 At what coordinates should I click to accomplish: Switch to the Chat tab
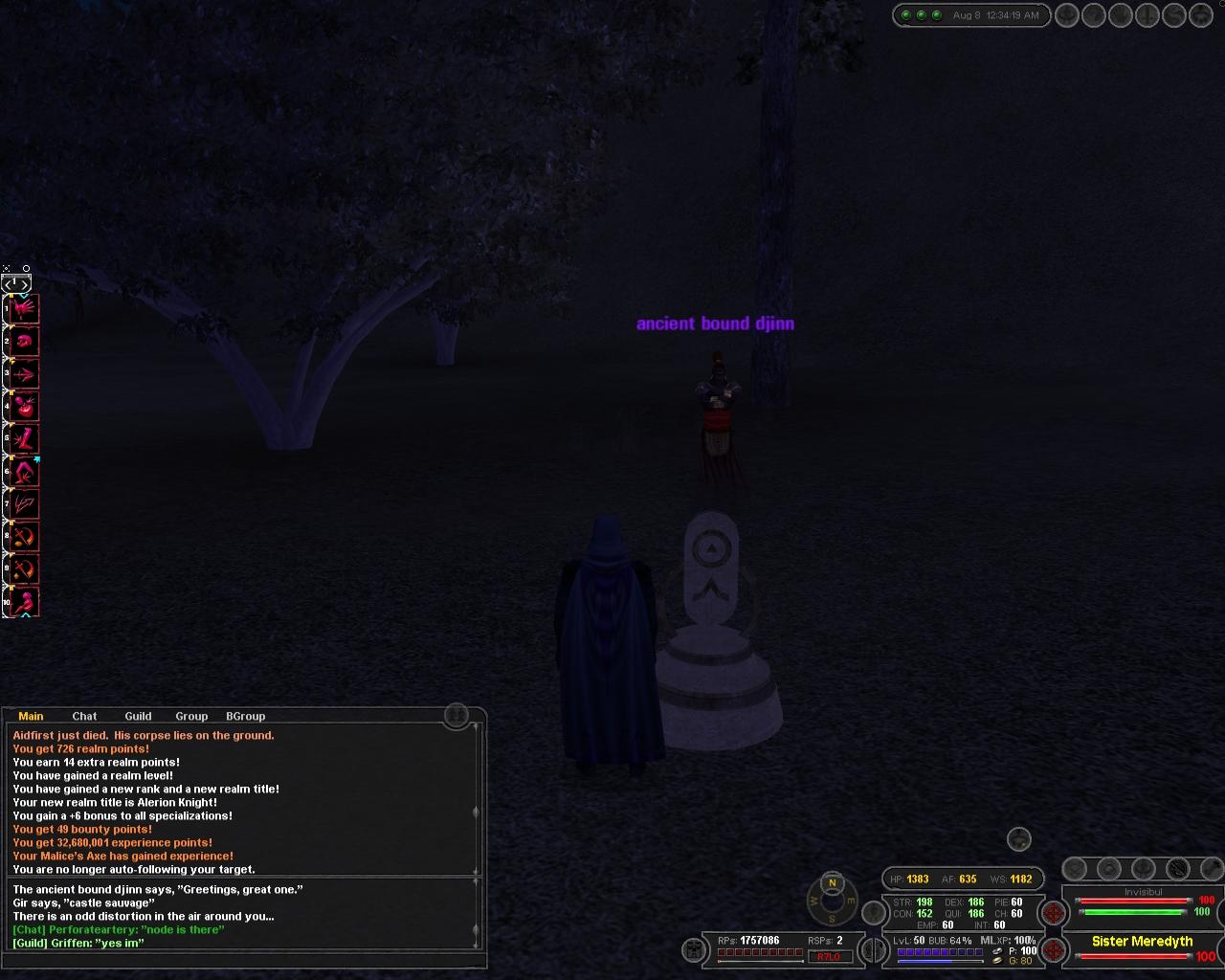(84, 716)
